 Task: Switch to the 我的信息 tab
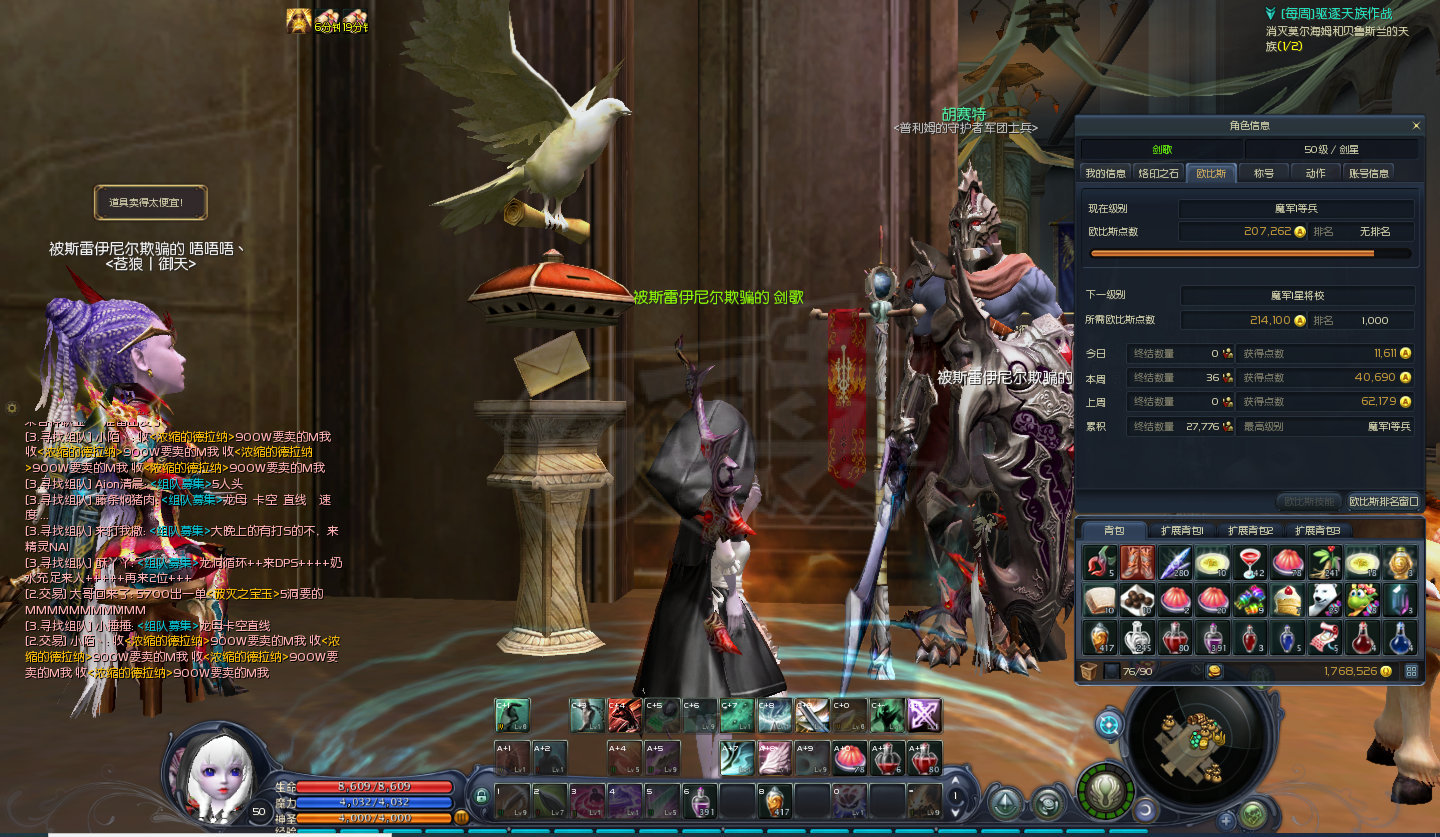(1106, 173)
